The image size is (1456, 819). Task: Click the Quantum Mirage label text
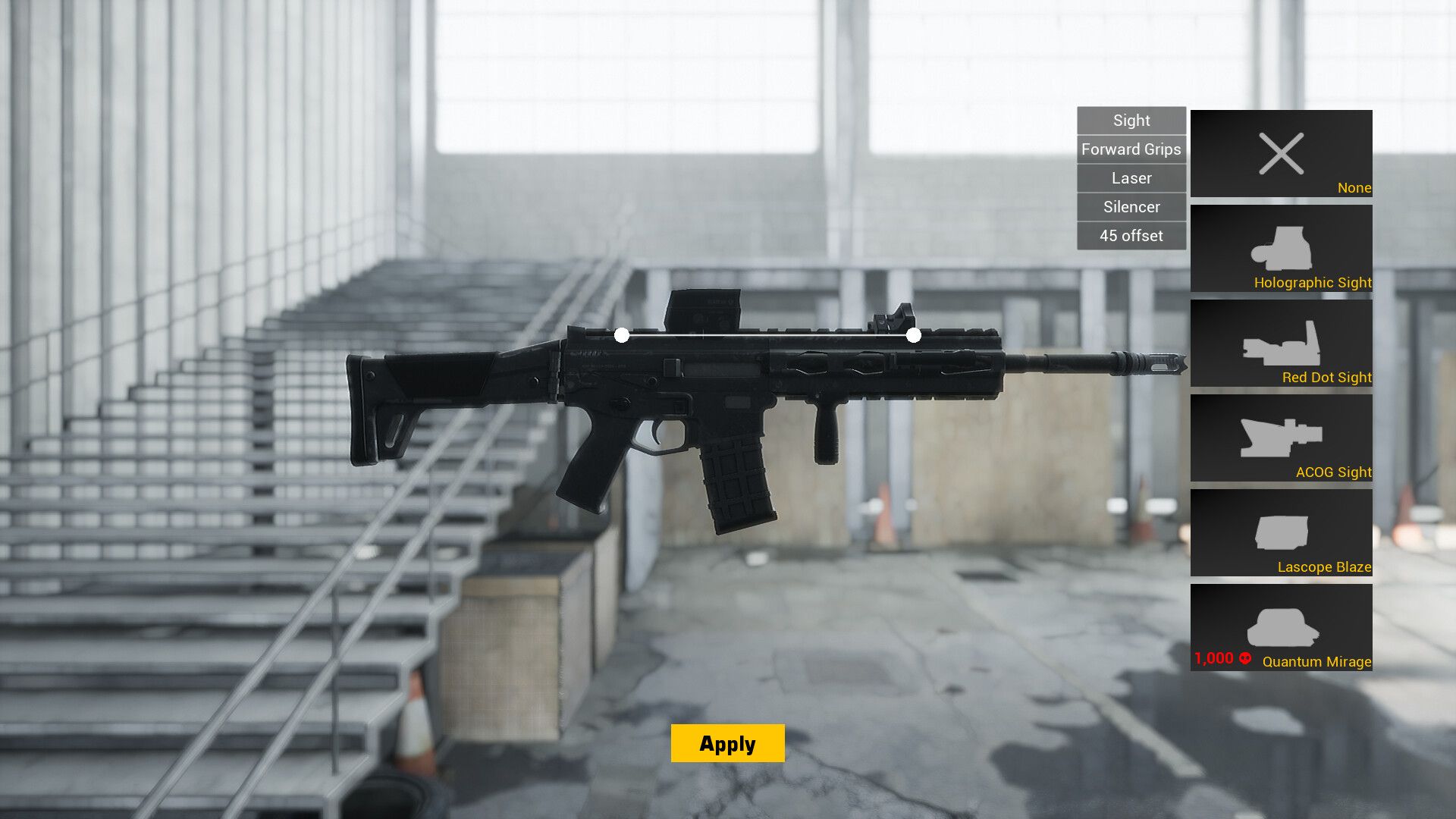pyautogui.click(x=1316, y=661)
